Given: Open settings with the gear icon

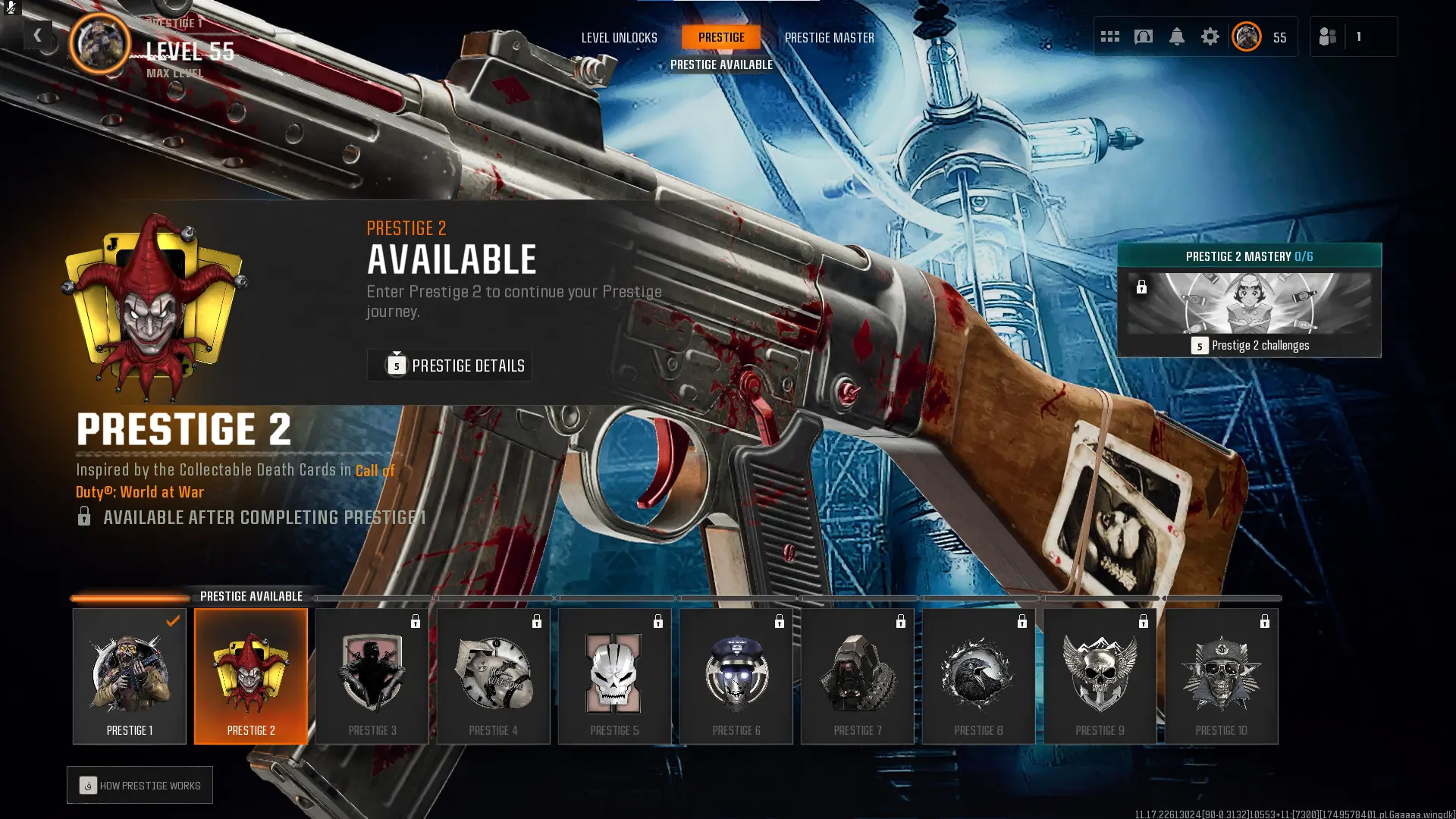Looking at the screenshot, I should pyautogui.click(x=1210, y=36).
